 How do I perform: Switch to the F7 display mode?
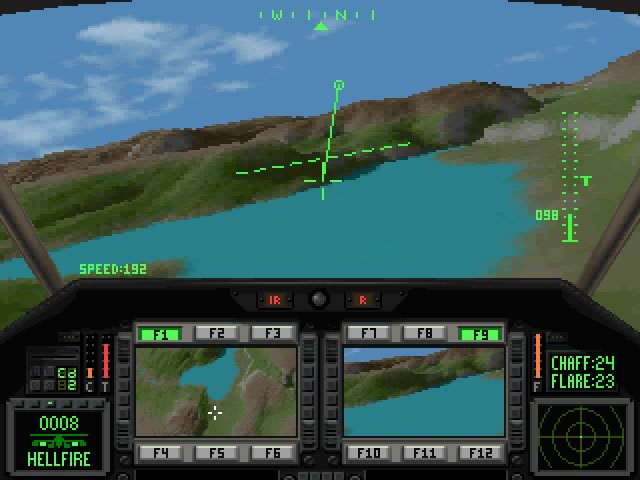(x=369, y=334)
